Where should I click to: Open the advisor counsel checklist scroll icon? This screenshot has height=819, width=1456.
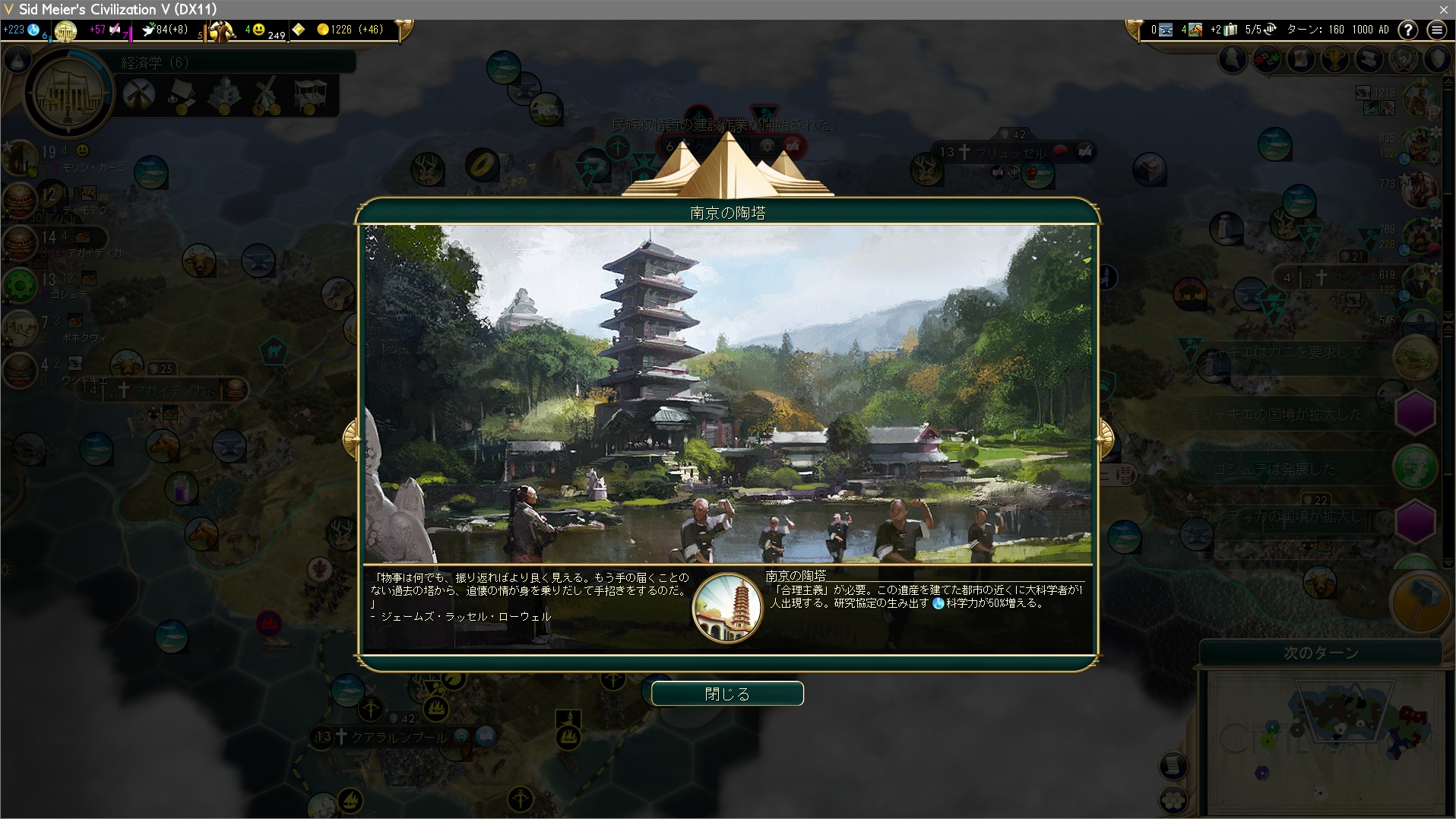coord(1301,59)
